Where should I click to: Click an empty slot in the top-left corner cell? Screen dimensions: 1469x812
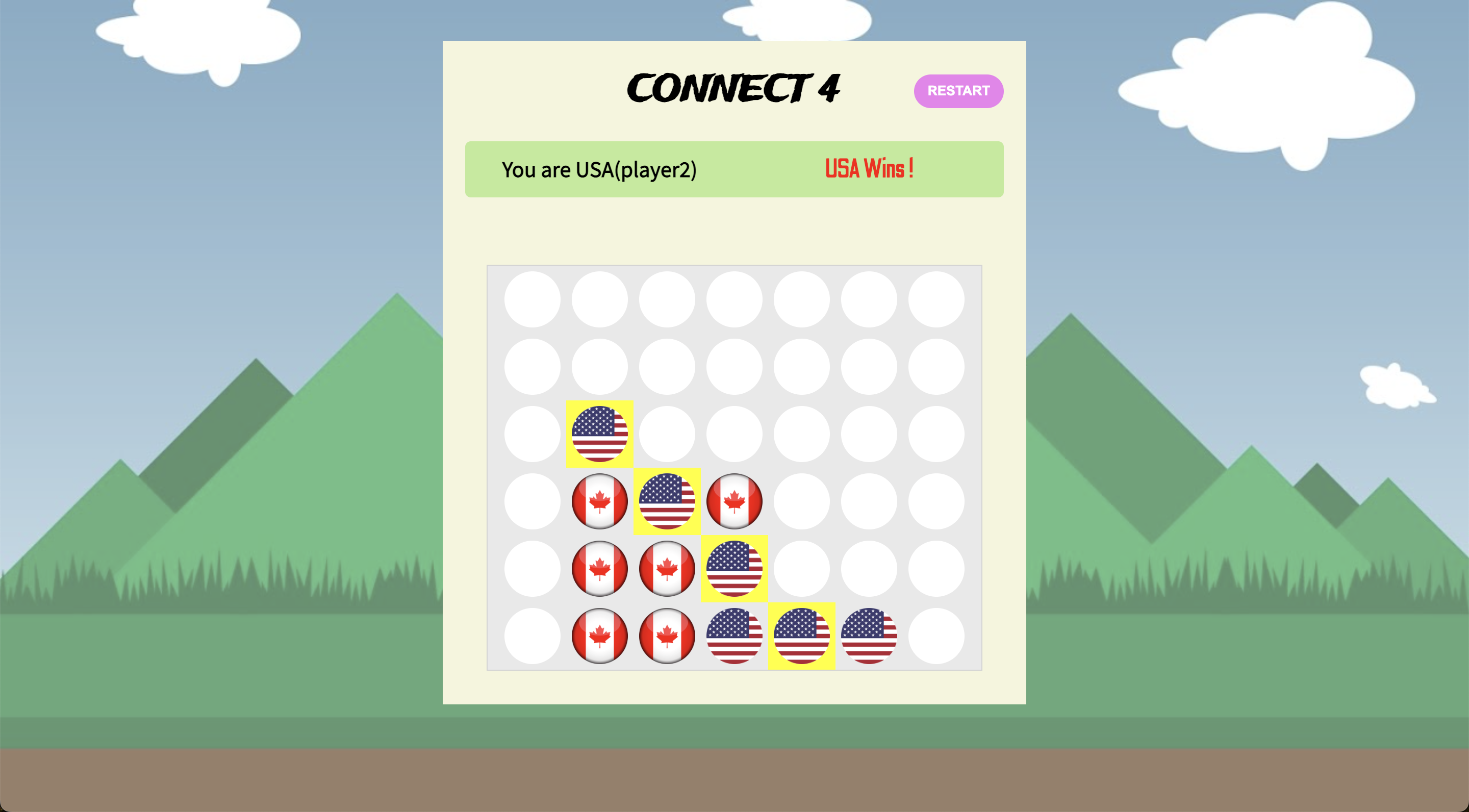(533, 298)
